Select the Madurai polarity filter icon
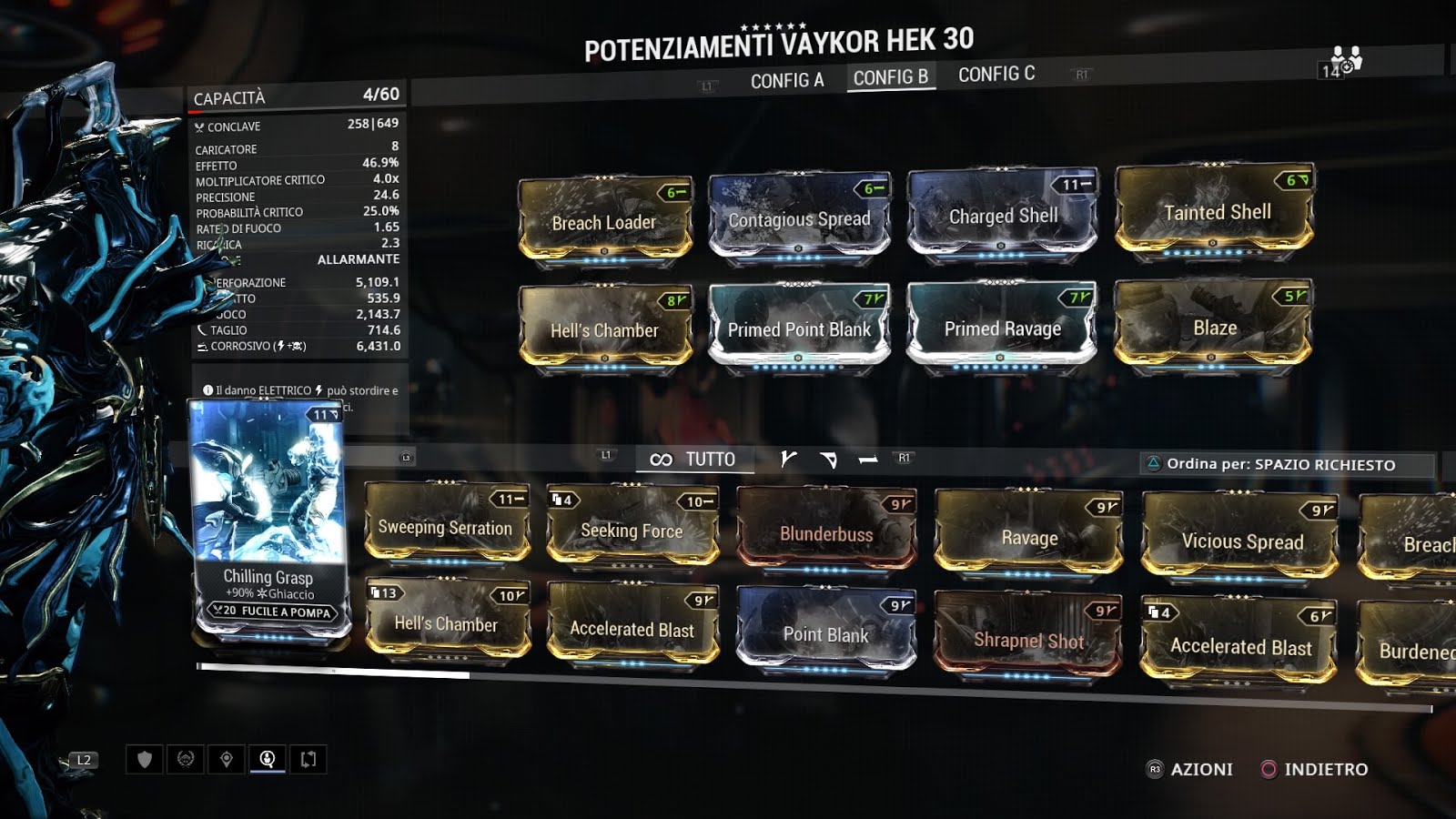Image resolution: width=1456 pixels, height=819 pixels. (788, 460)
